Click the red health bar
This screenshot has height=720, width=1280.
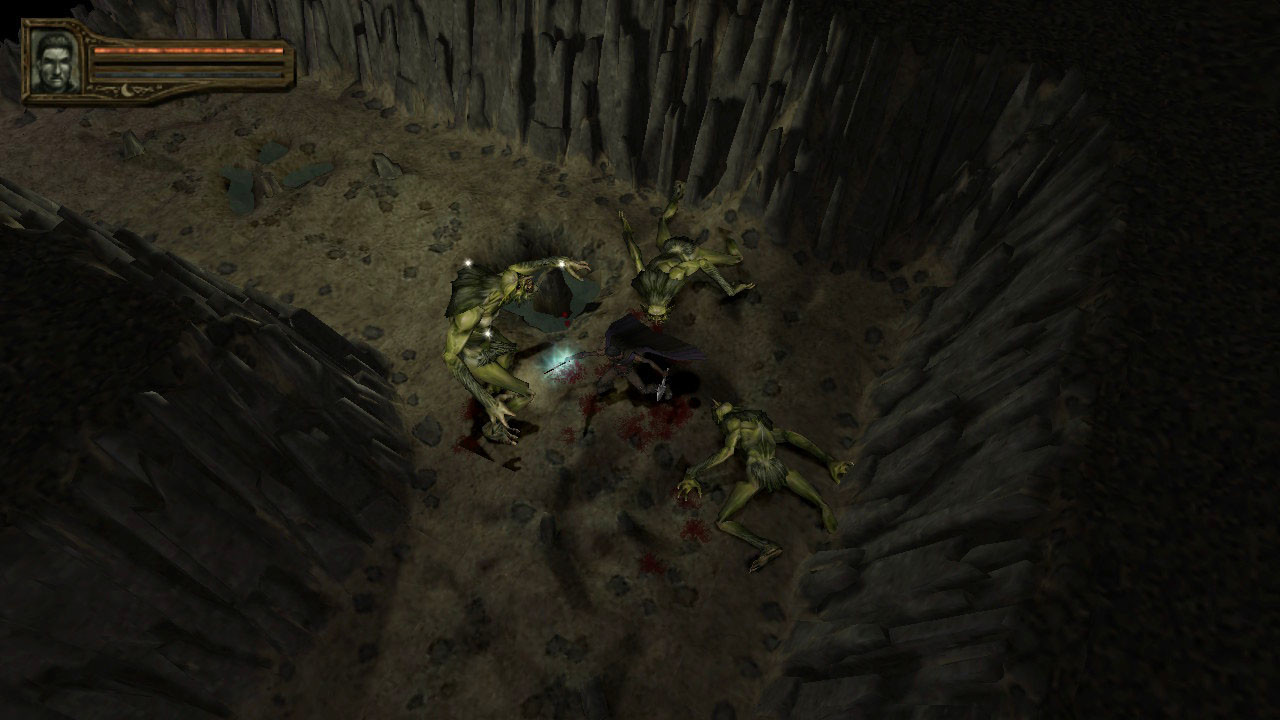pyautogui.click(x=190, y=50)
